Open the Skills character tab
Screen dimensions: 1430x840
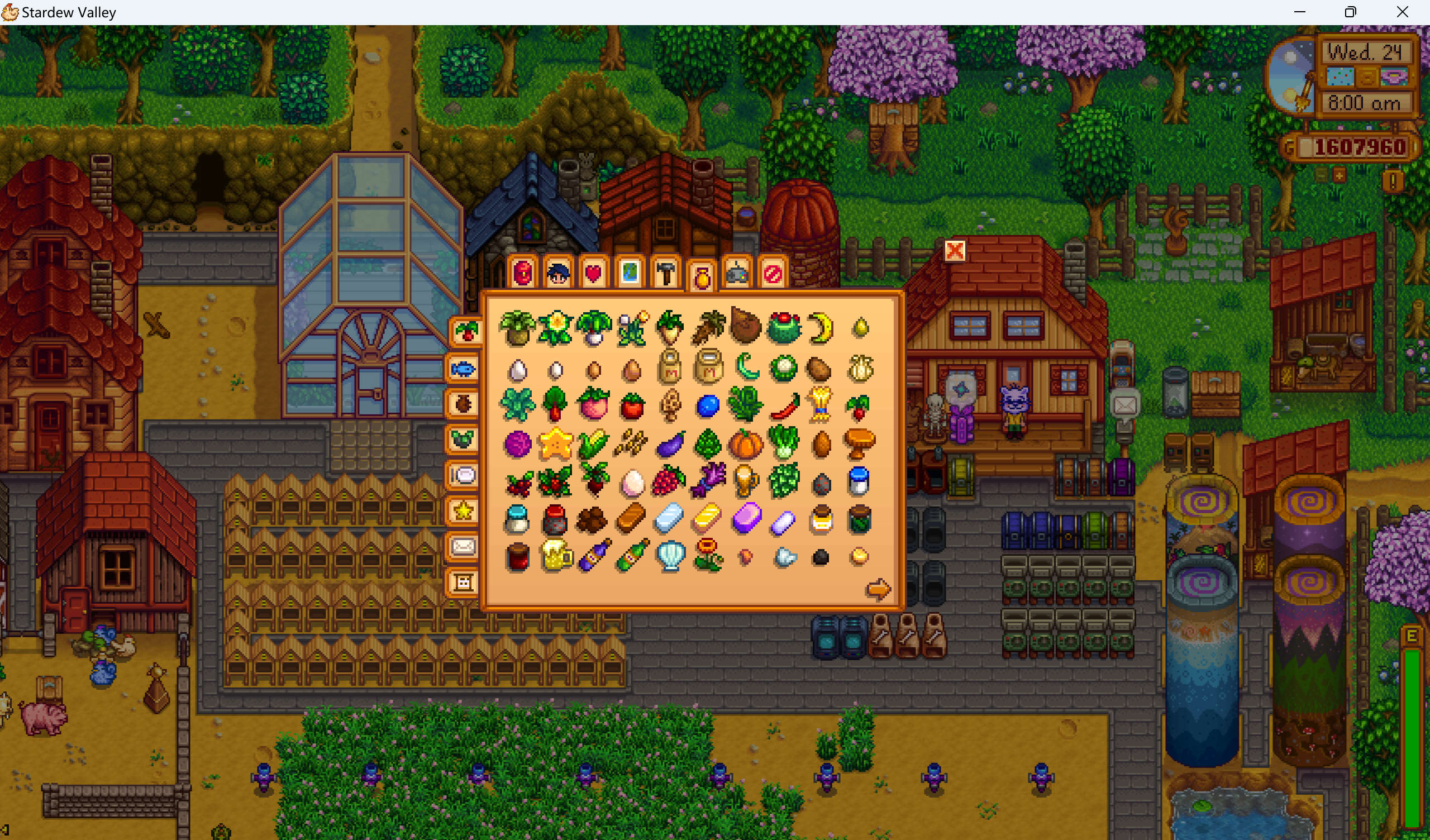coord(559,274)
